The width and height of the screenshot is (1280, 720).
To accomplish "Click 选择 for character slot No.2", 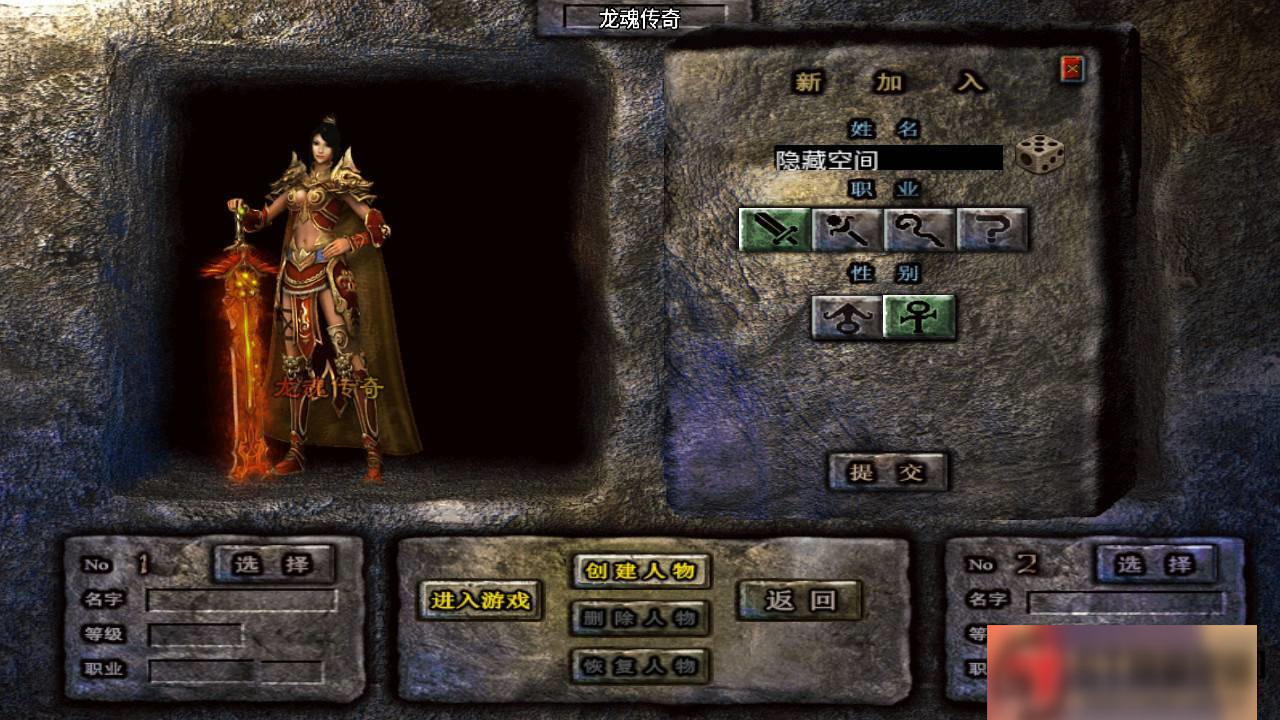I will pyautogui.click(x=1157, y=564).
